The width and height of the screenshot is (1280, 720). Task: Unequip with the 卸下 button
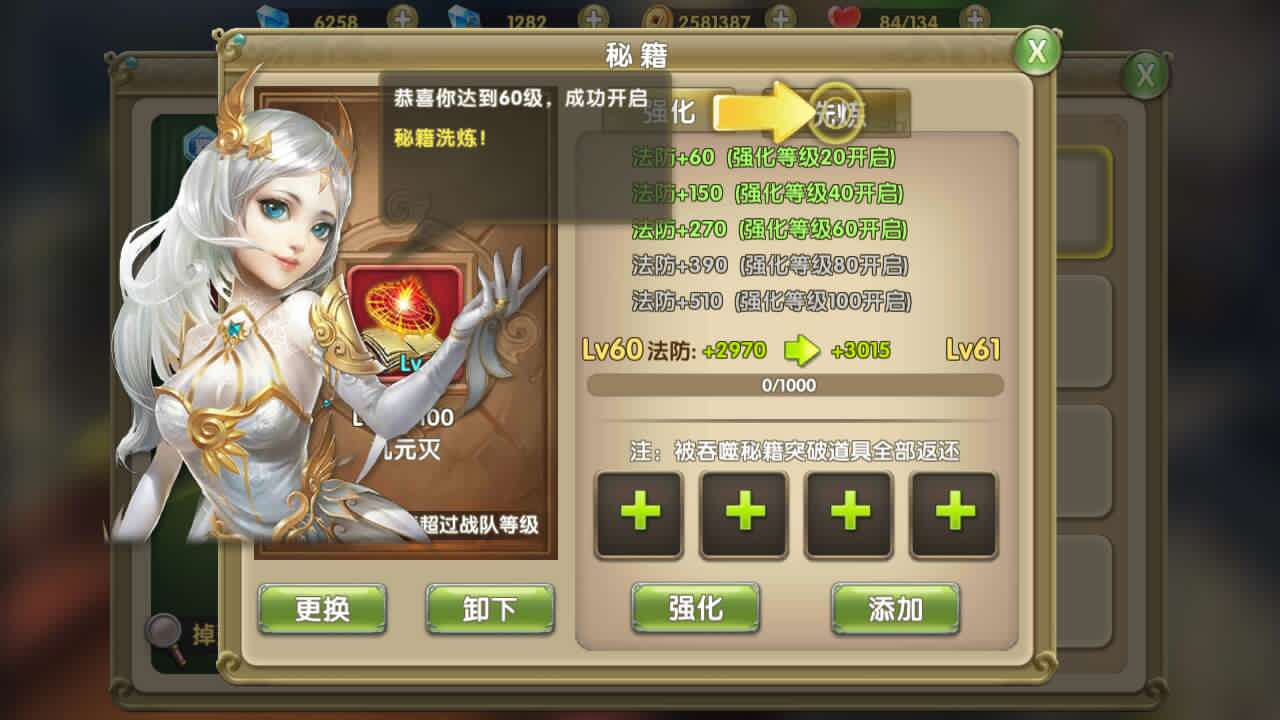click(490, 608)
